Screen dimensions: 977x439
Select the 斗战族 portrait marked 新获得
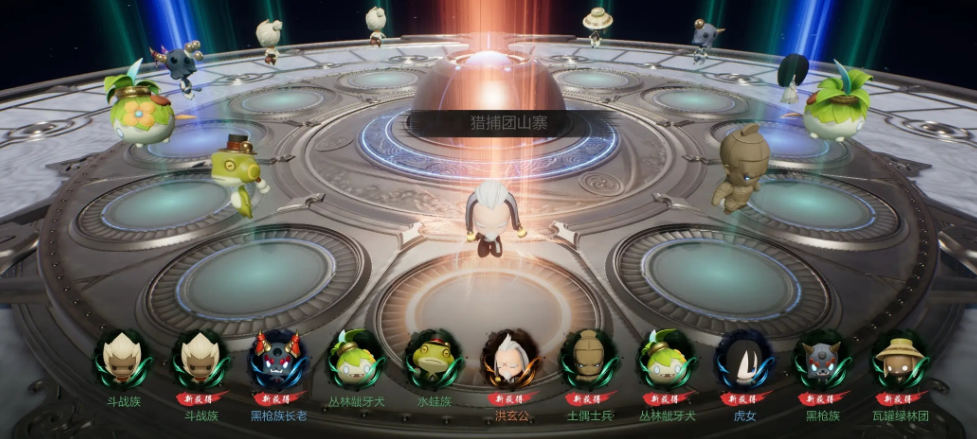click(199, 360)
